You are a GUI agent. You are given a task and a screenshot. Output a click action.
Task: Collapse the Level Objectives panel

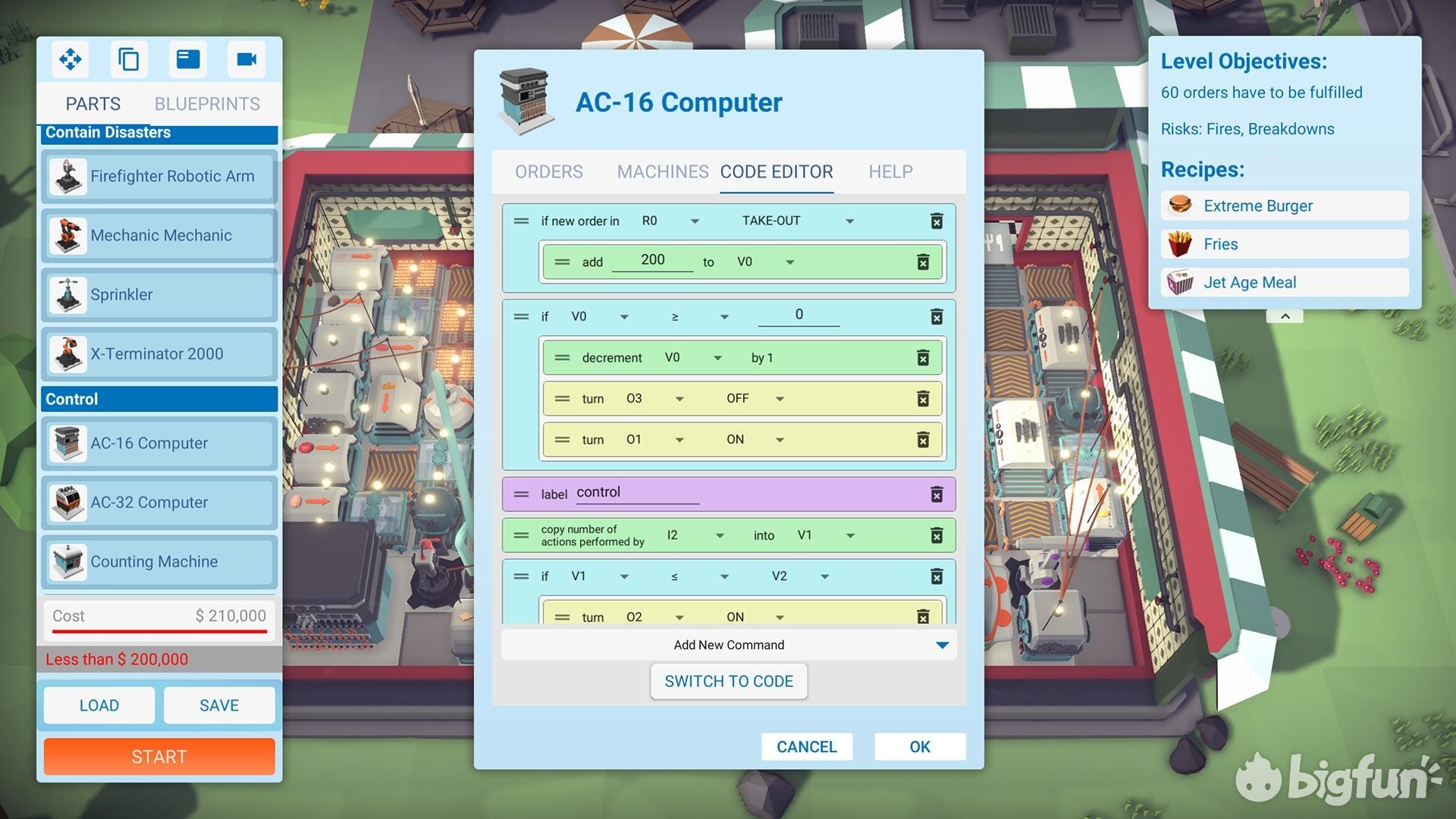click(1285, 316)
